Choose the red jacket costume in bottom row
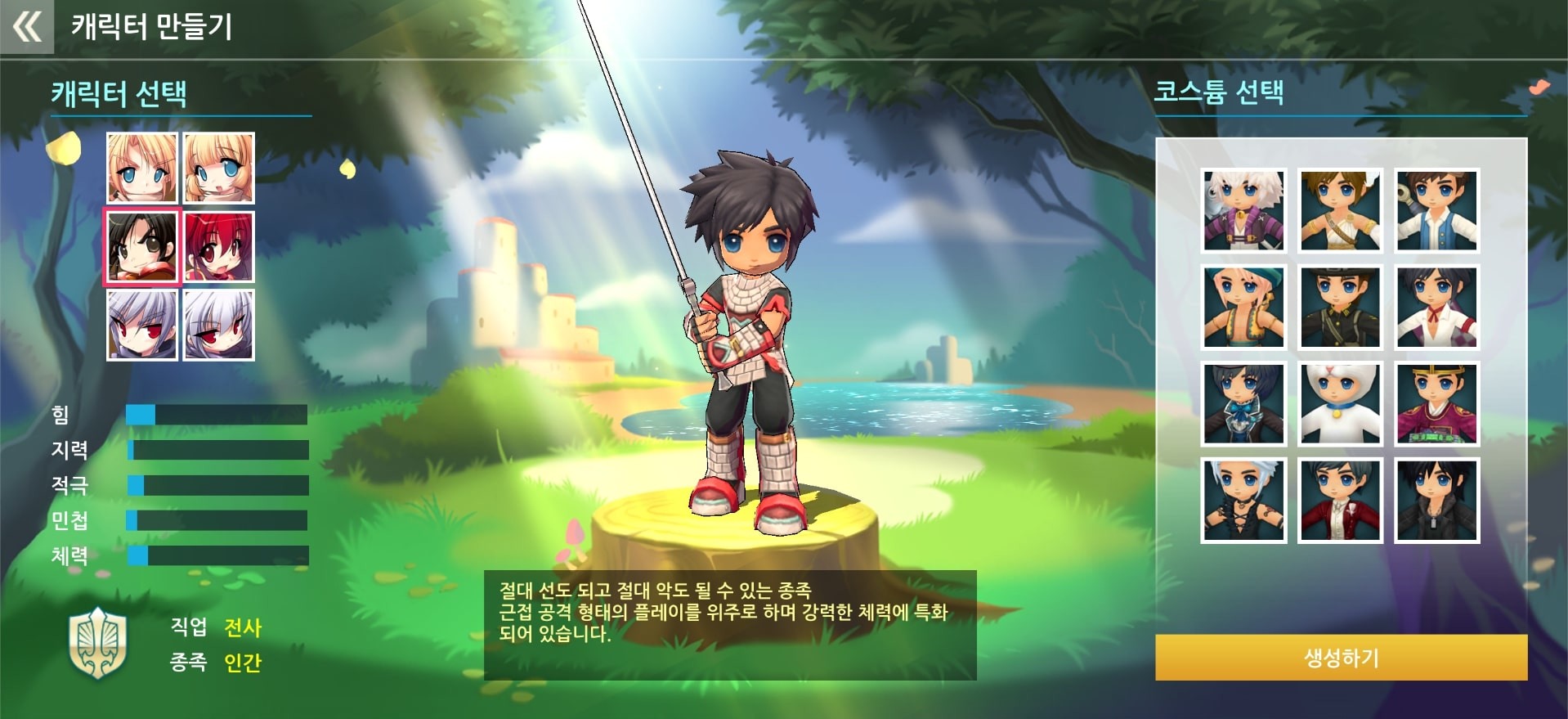 click(1340, 501)
